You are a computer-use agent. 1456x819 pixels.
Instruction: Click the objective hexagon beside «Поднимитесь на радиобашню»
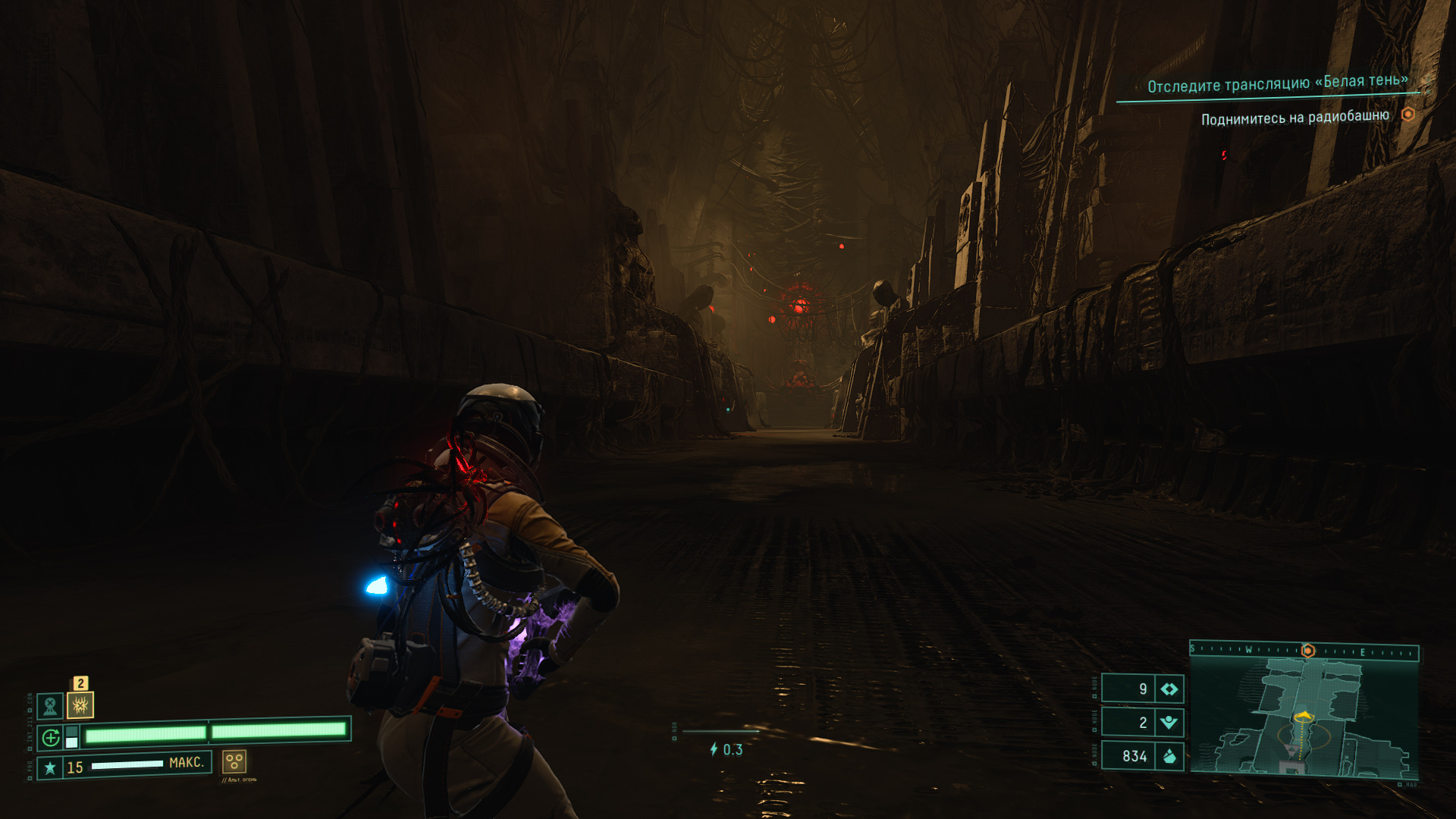pos(1407,115)
